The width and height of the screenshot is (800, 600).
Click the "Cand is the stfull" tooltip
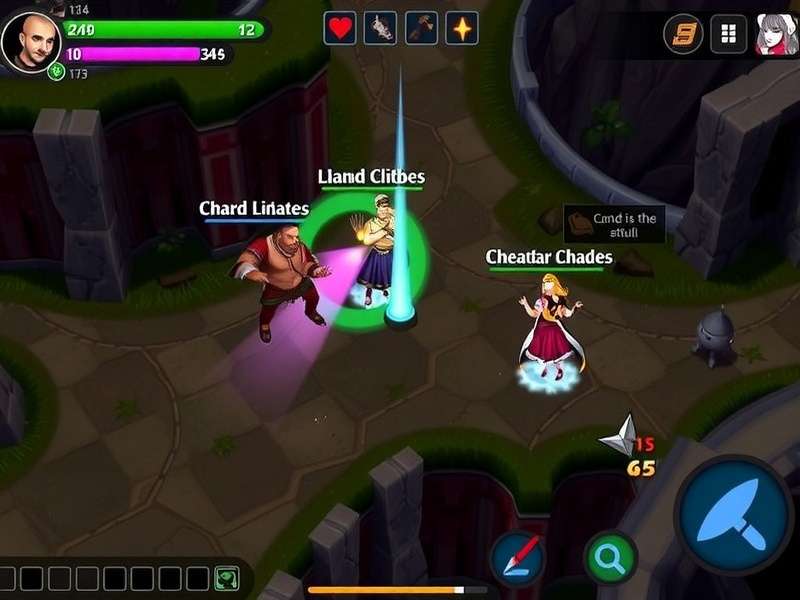coord(614,225)
